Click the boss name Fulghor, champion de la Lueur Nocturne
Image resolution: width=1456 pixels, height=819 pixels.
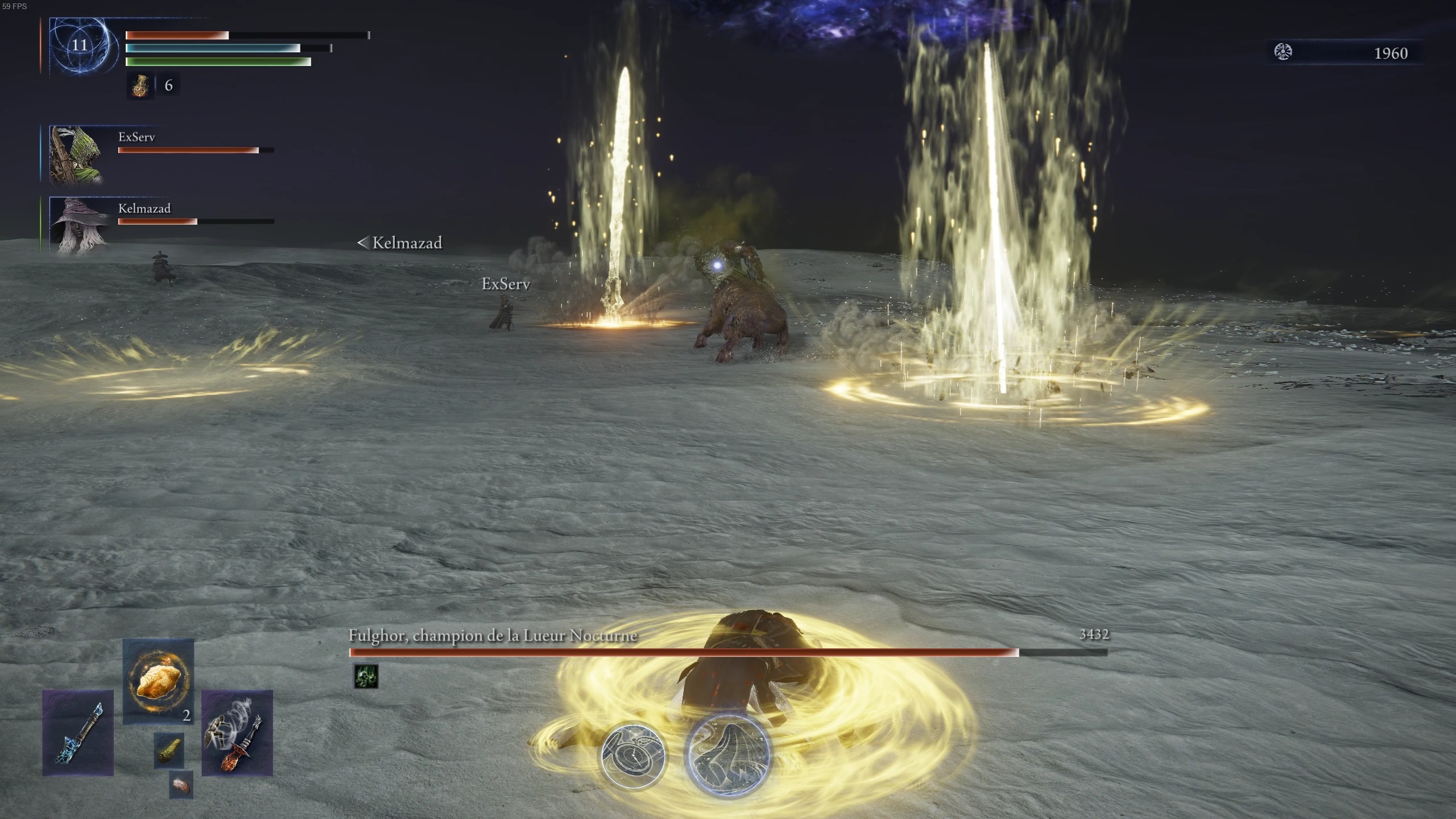pyautogui.click(x=493, y=637)
